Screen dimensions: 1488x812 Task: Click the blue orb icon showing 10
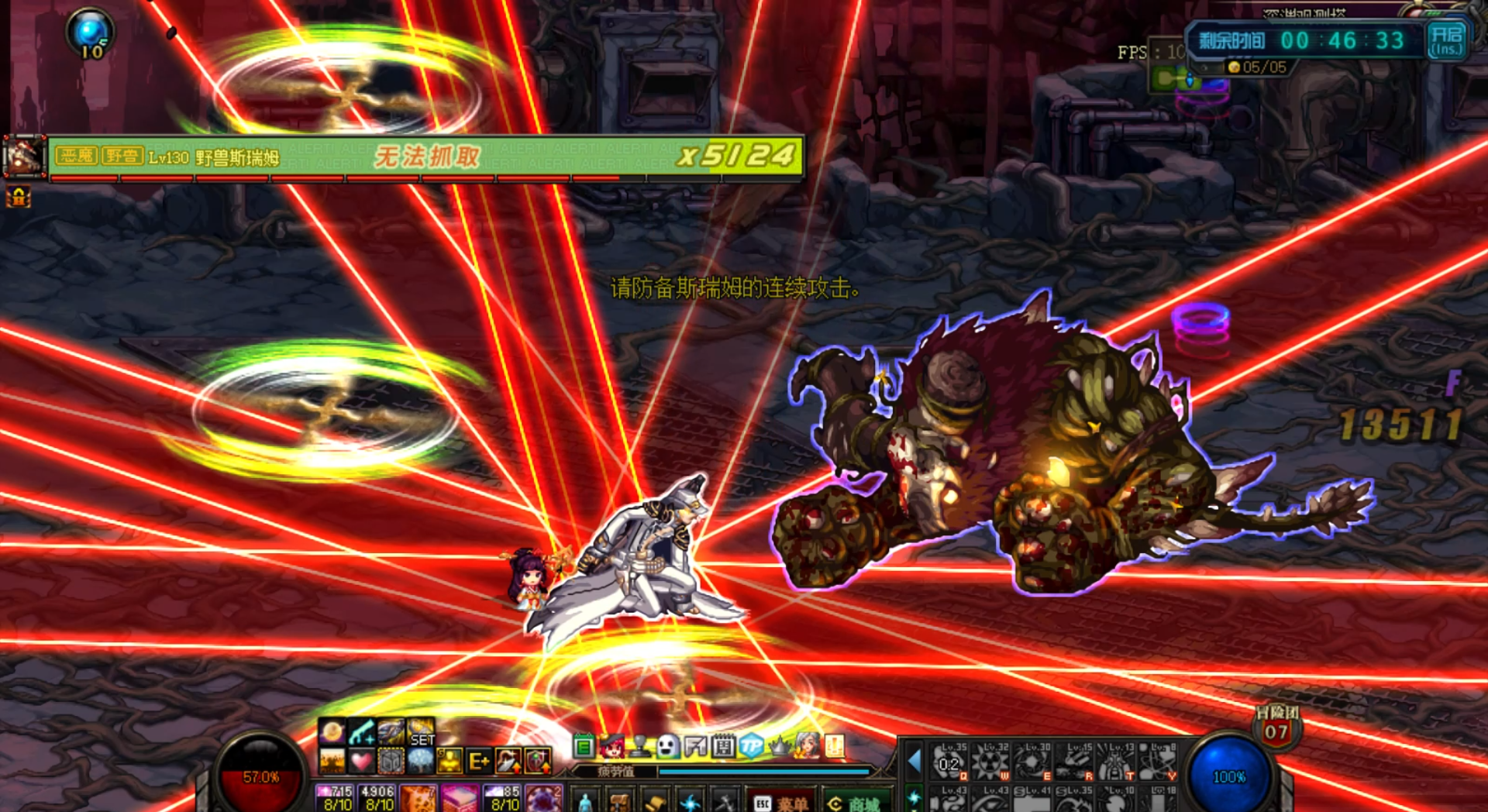pos(91,34)
